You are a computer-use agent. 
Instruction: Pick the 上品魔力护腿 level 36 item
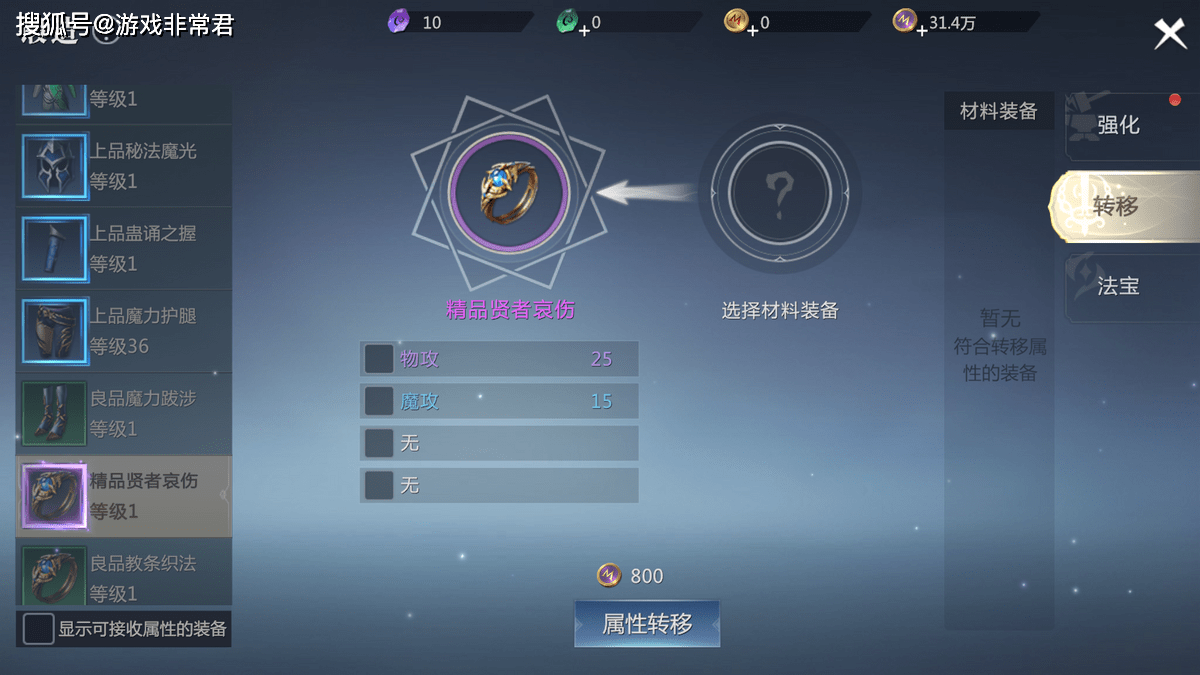coord(123,331)
